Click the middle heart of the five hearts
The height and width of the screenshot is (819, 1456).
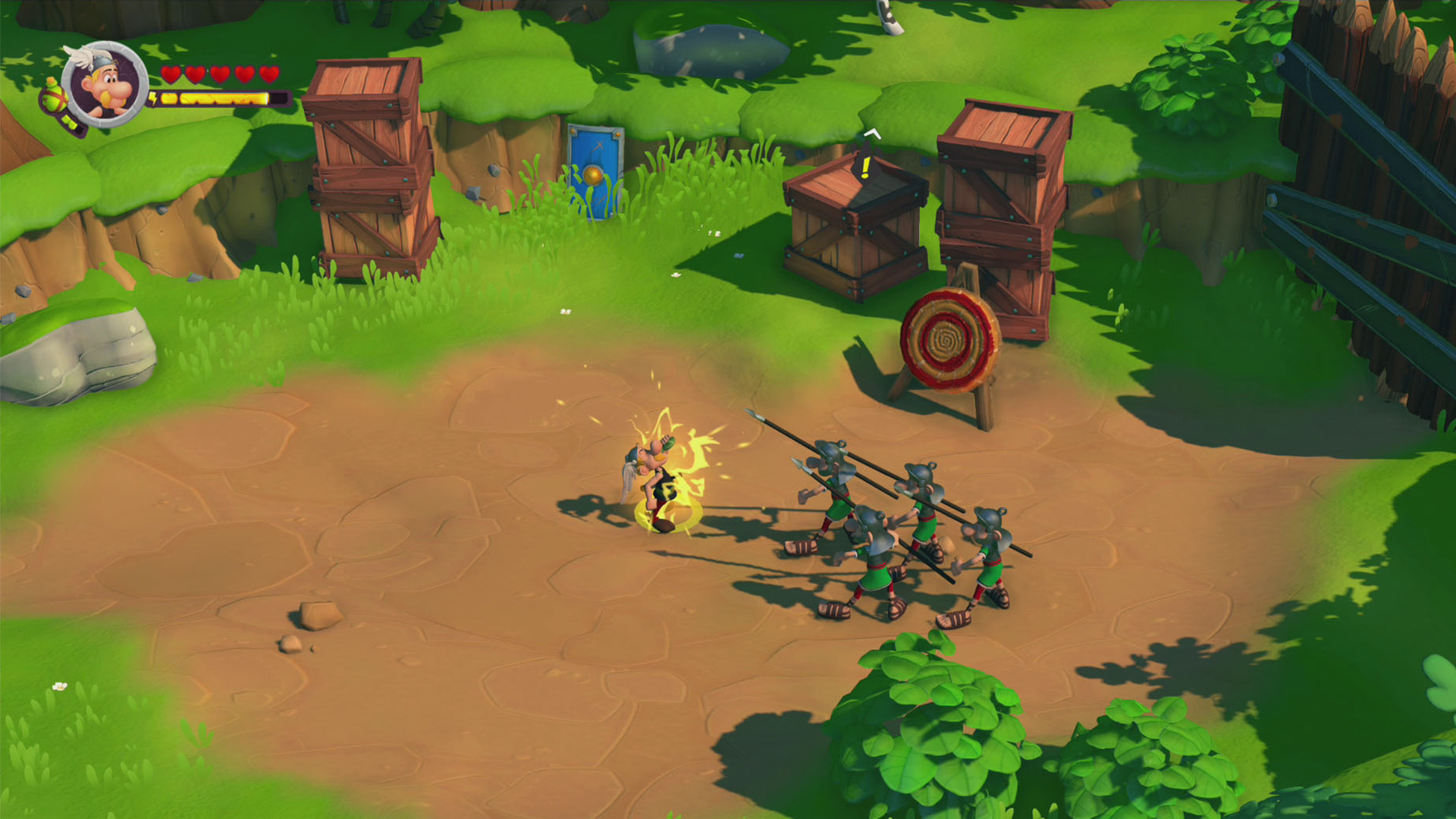click(x=220, y=74)
